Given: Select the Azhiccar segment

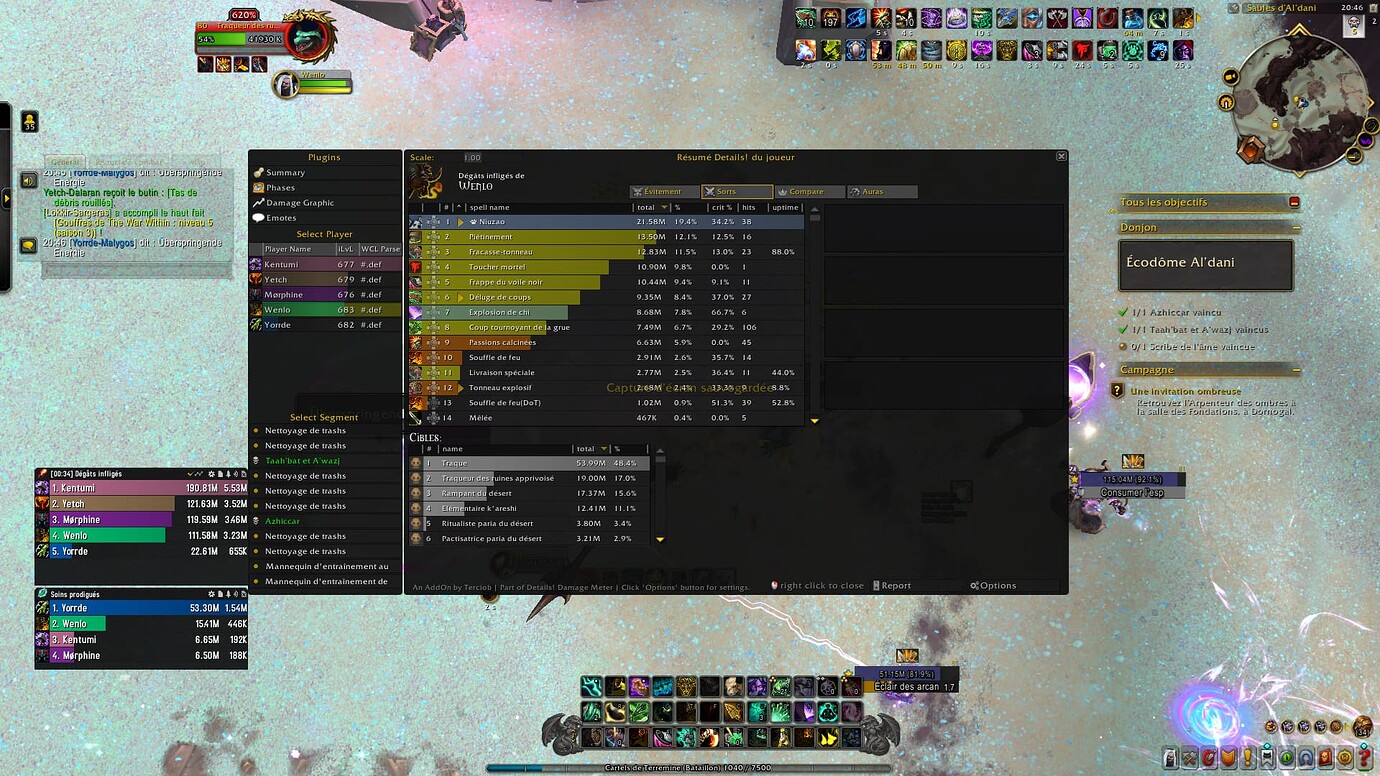Looking at the screenshot, I should (283, 521).
